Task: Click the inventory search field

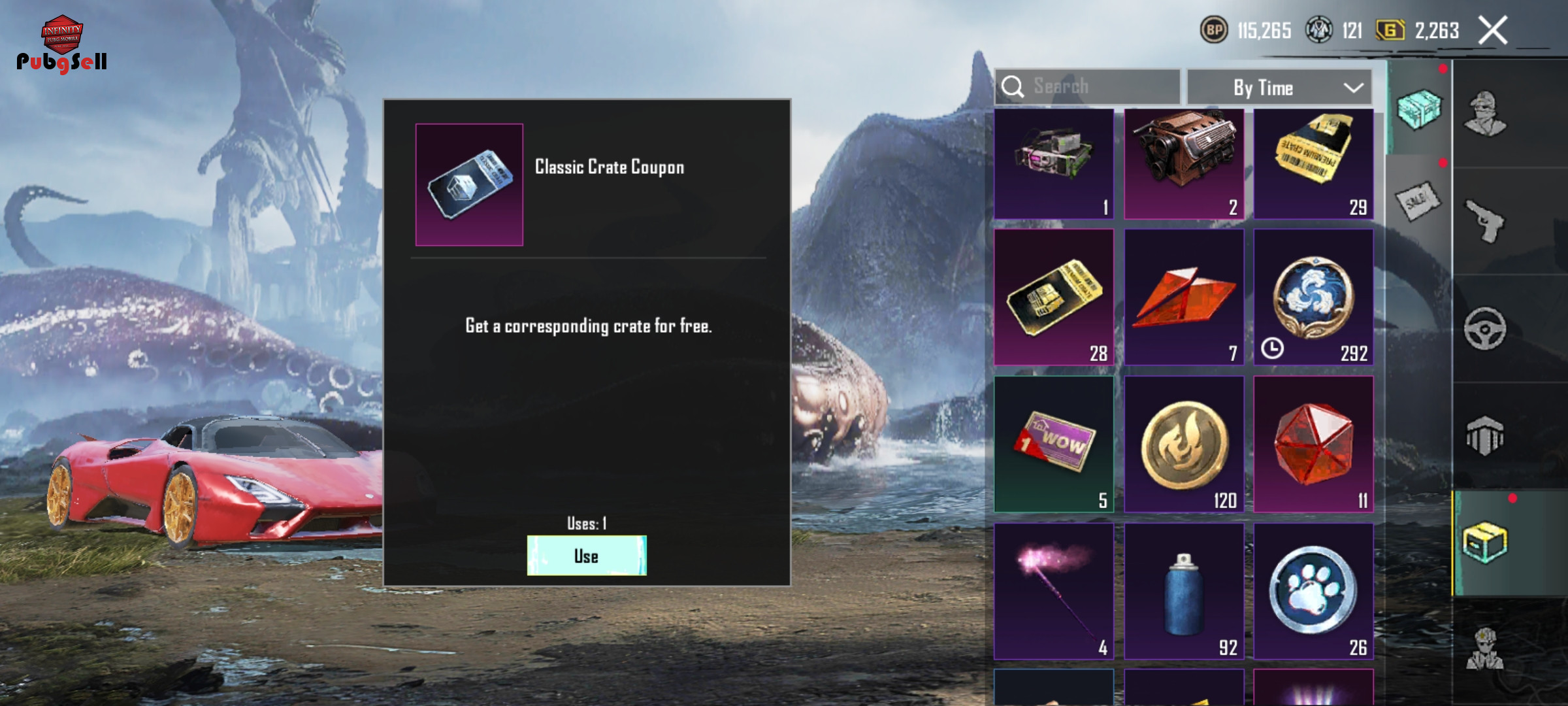Action: click(x=1088, y=87)
